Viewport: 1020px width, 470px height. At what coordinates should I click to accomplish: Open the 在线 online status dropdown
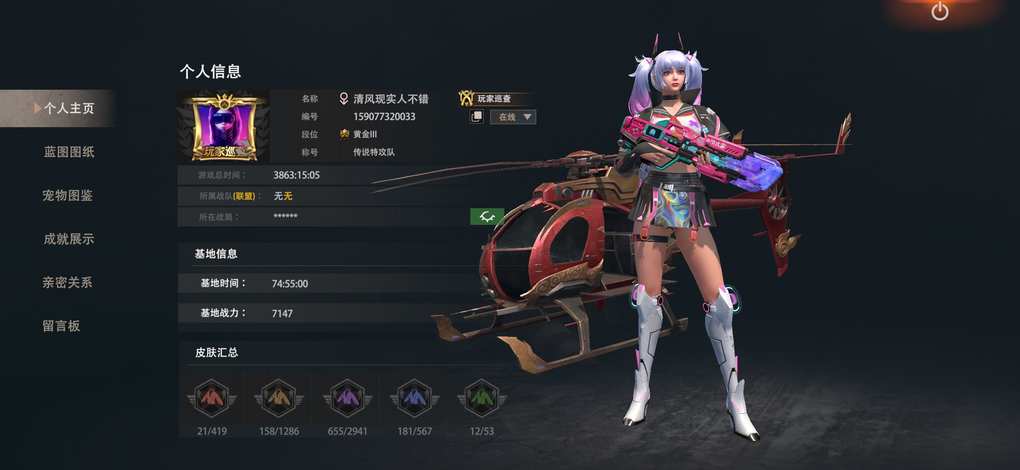512,117
